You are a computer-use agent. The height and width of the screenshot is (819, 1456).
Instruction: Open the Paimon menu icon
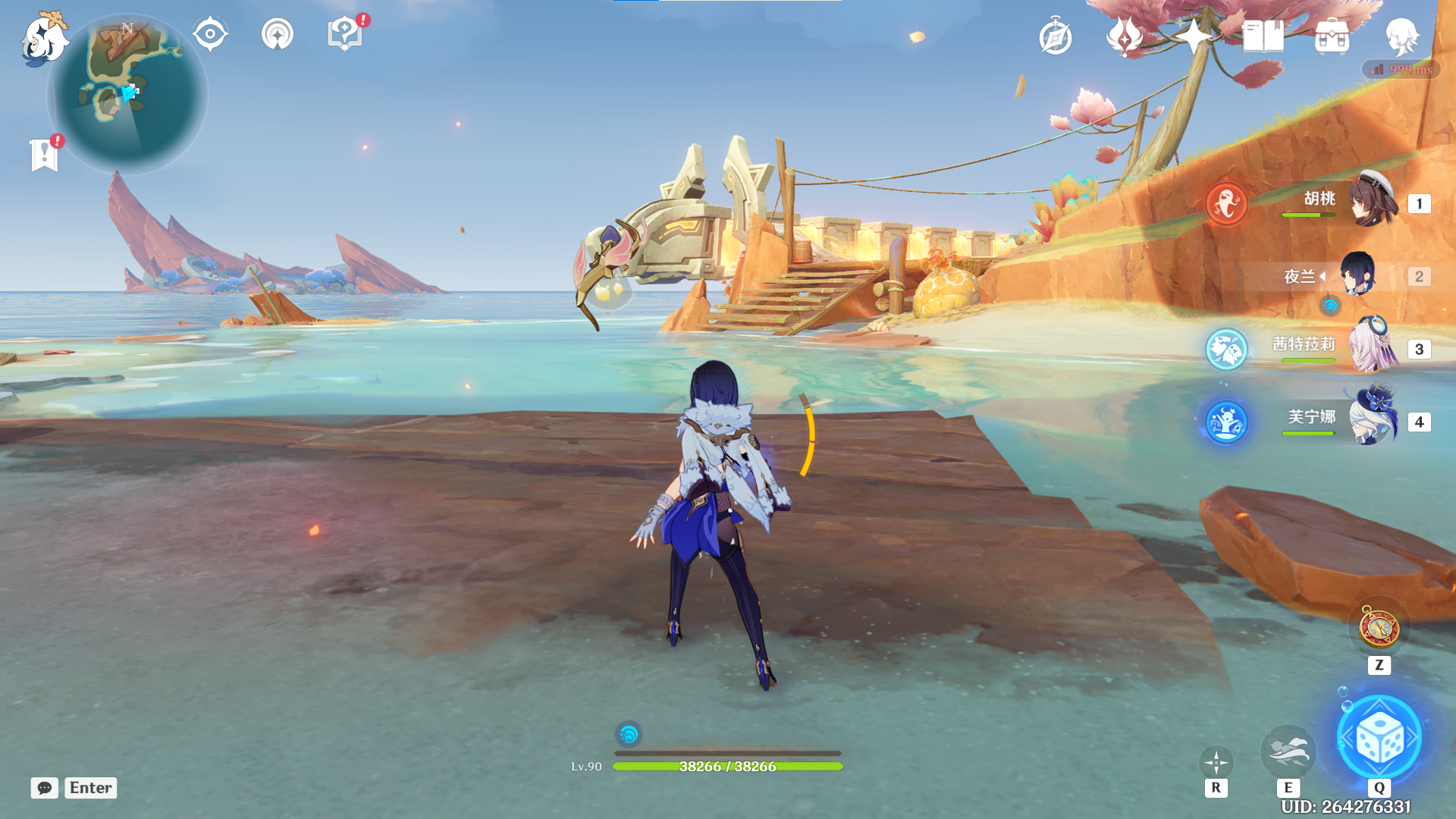[x=44, y=38]
